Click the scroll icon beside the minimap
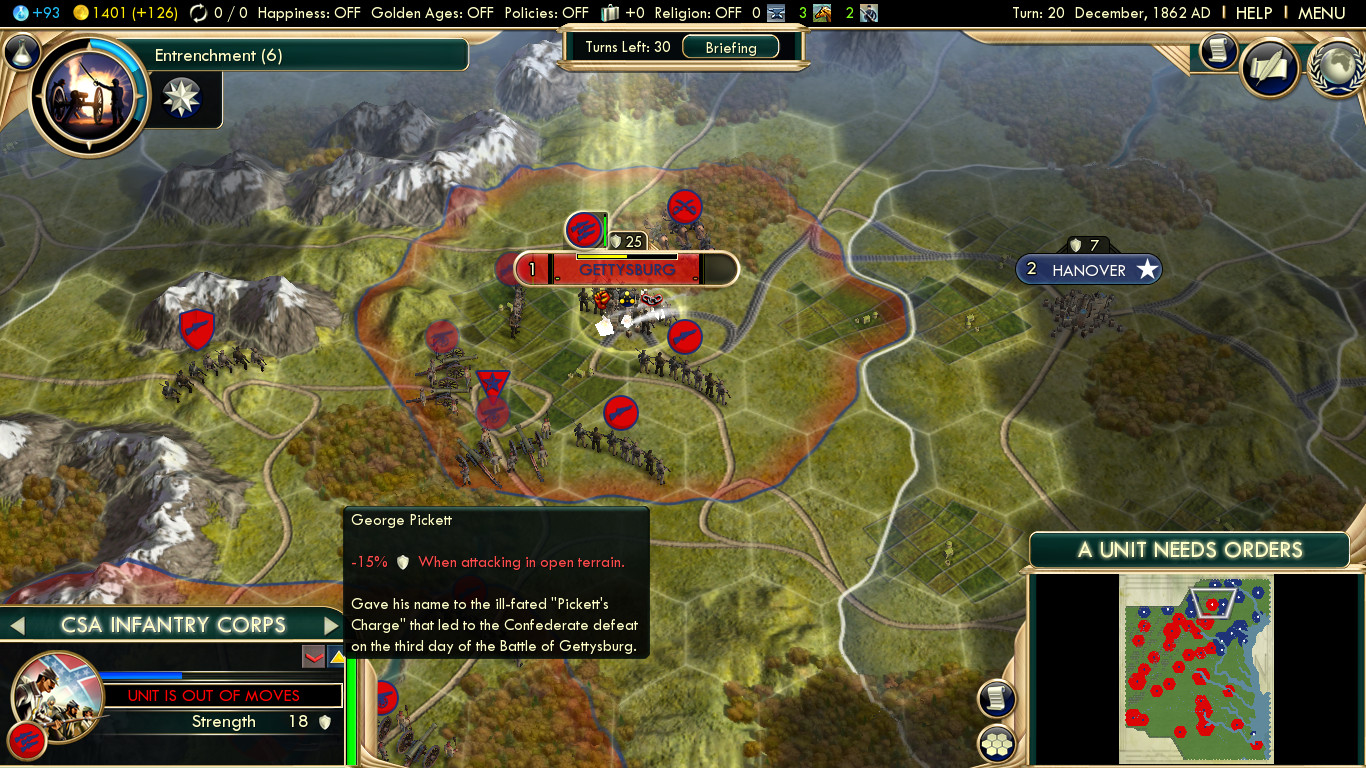1366x768 pixels. click(x=997, y=699)
